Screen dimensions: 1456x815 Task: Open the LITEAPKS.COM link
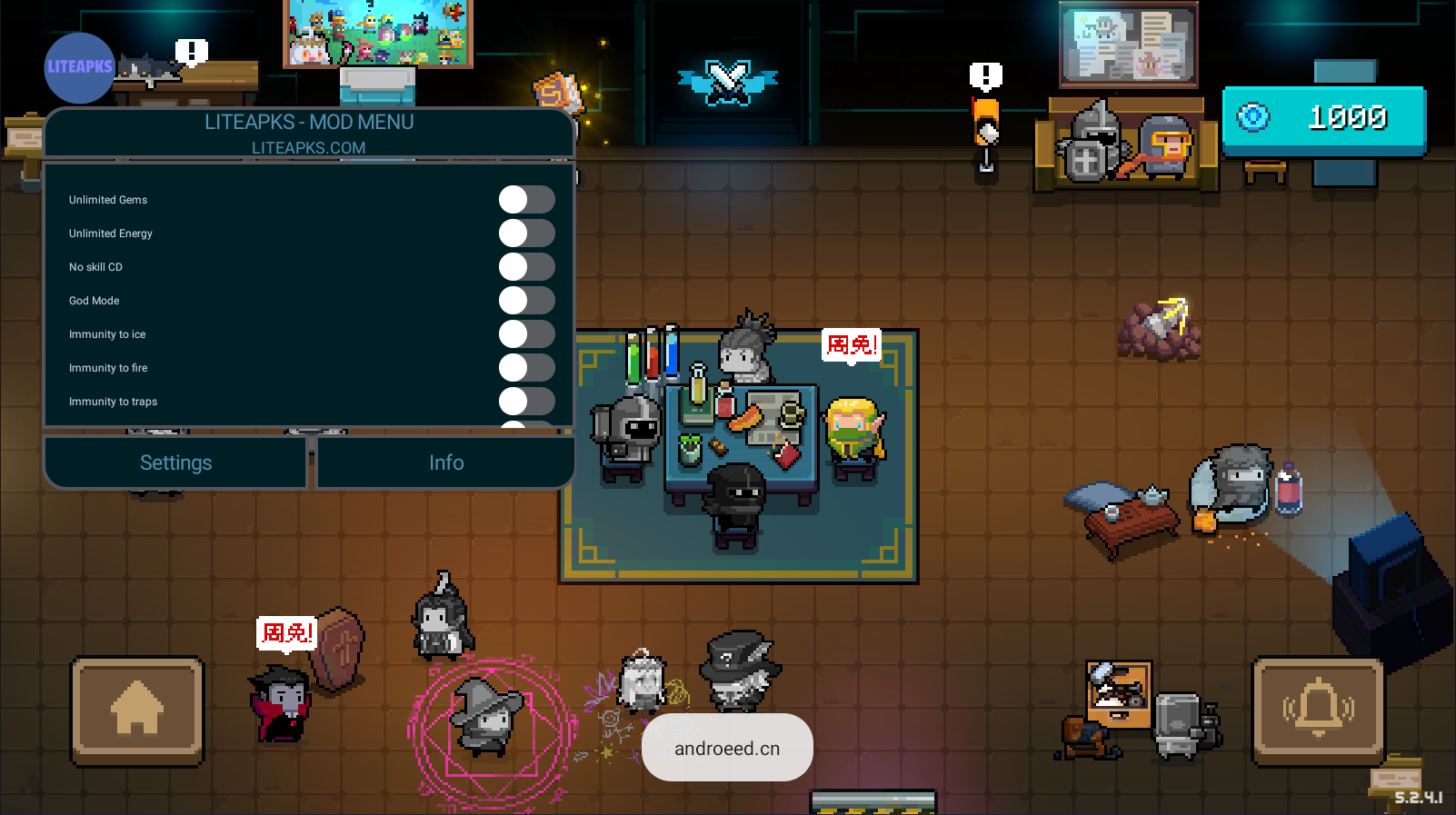pos(308,147)
